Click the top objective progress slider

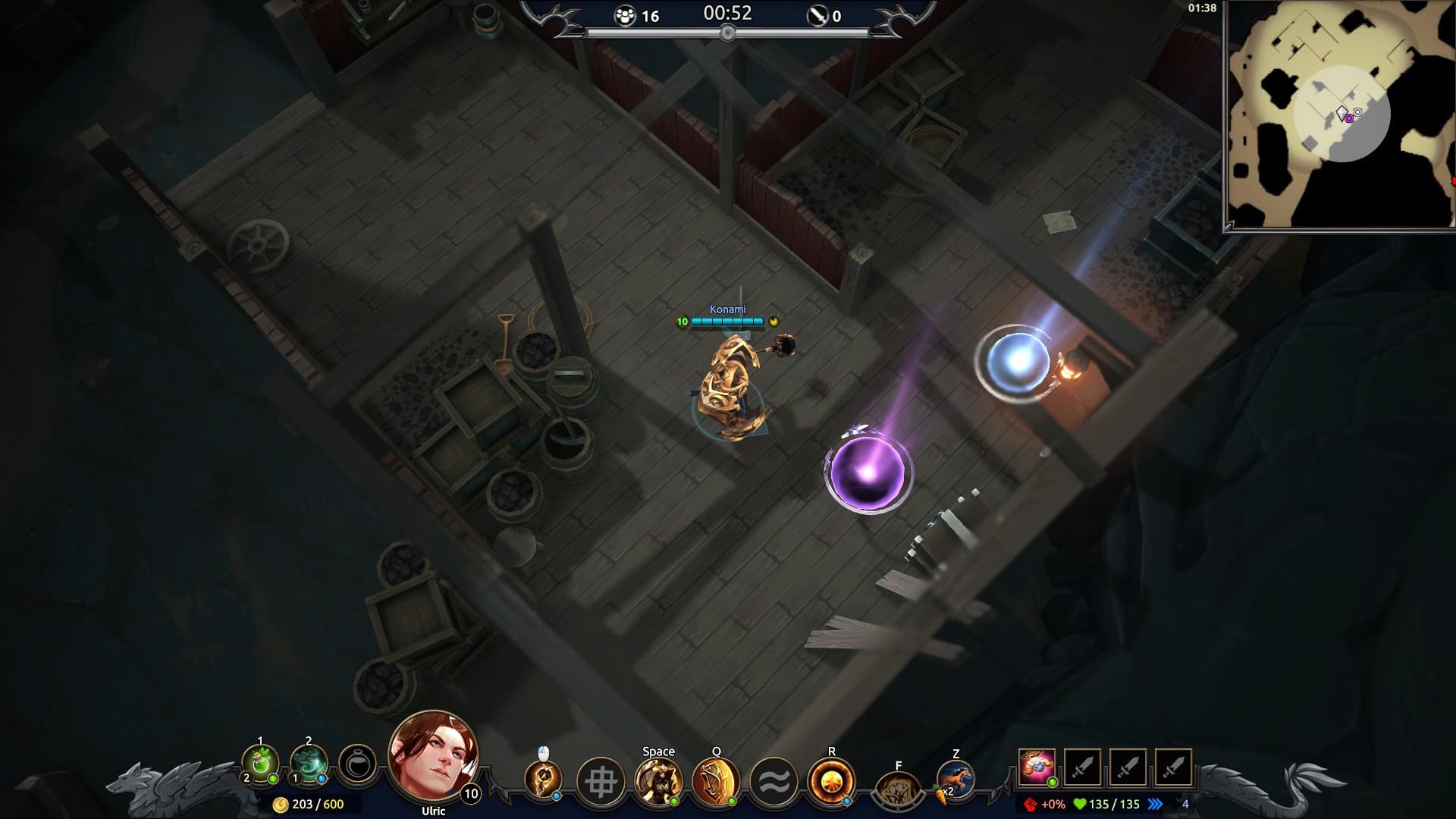[729, 32]
